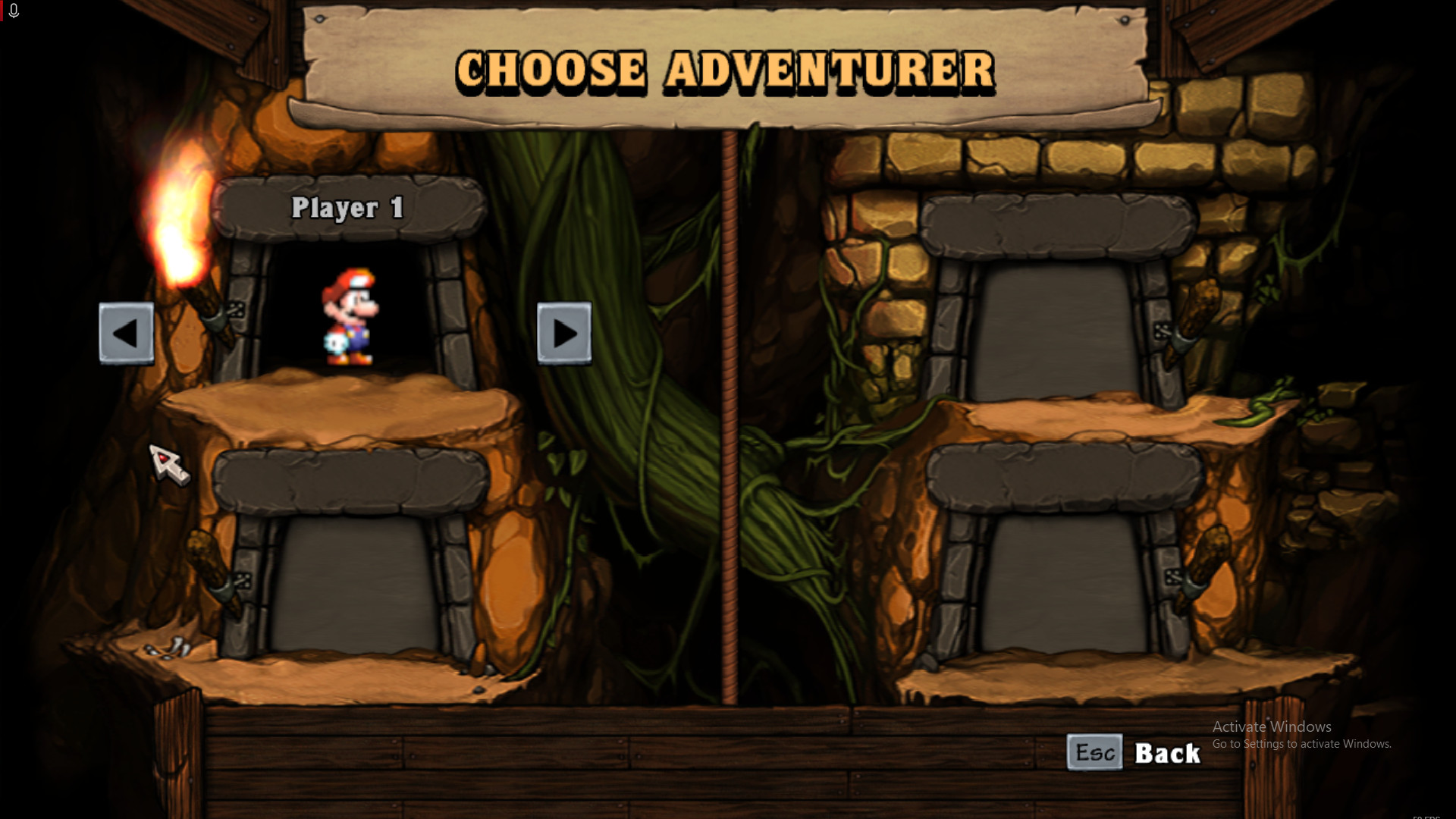The width and height of the screenshot is (1456, 819).
Task: Click the red recording indicator top-left
Action: 2,11
